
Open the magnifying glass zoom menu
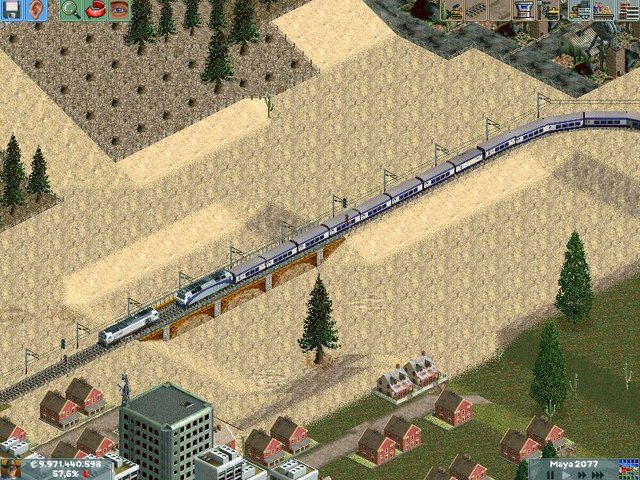coord(70,10)
